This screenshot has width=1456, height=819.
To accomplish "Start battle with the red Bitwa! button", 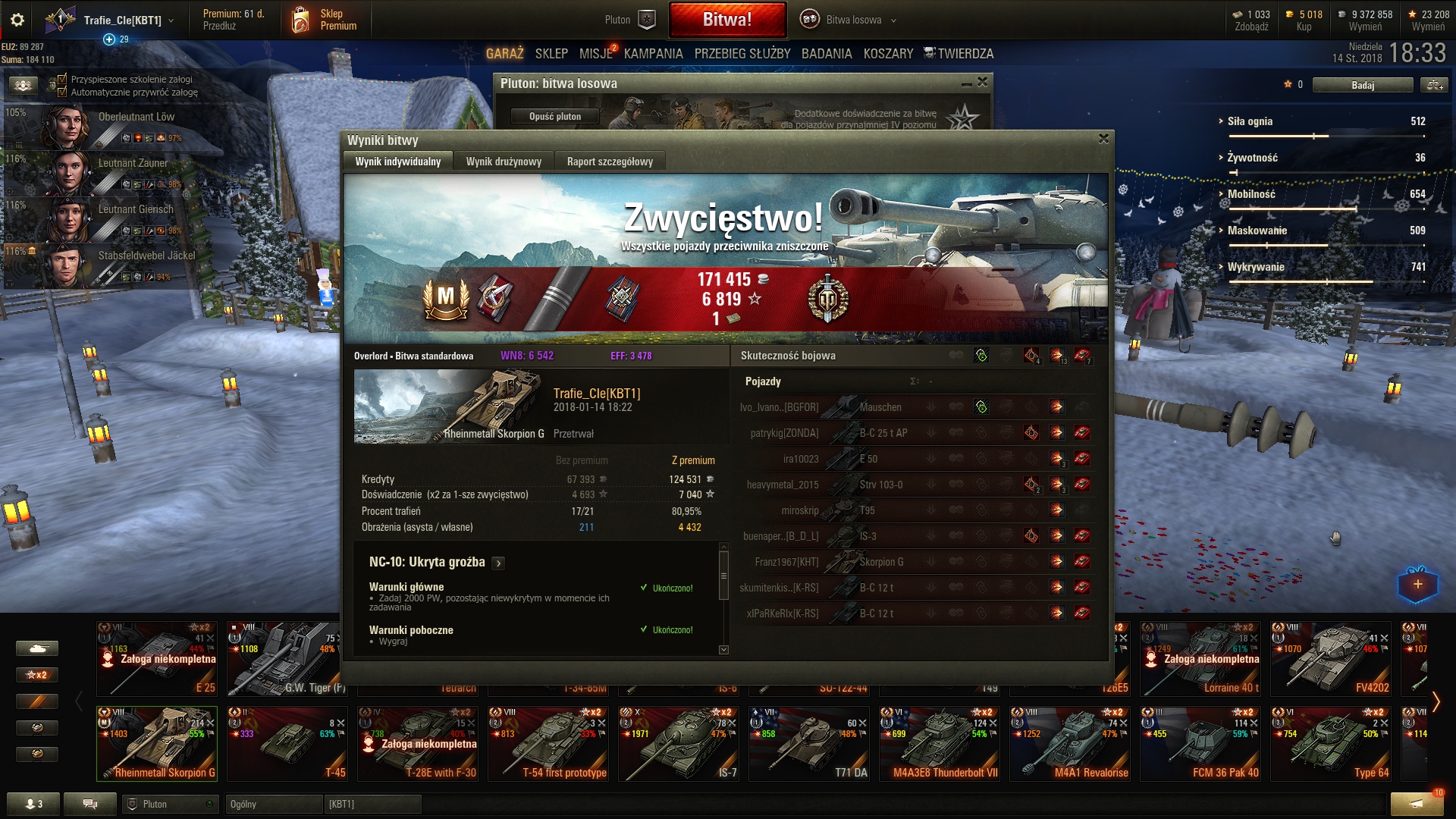I will (x=726, y=20).
